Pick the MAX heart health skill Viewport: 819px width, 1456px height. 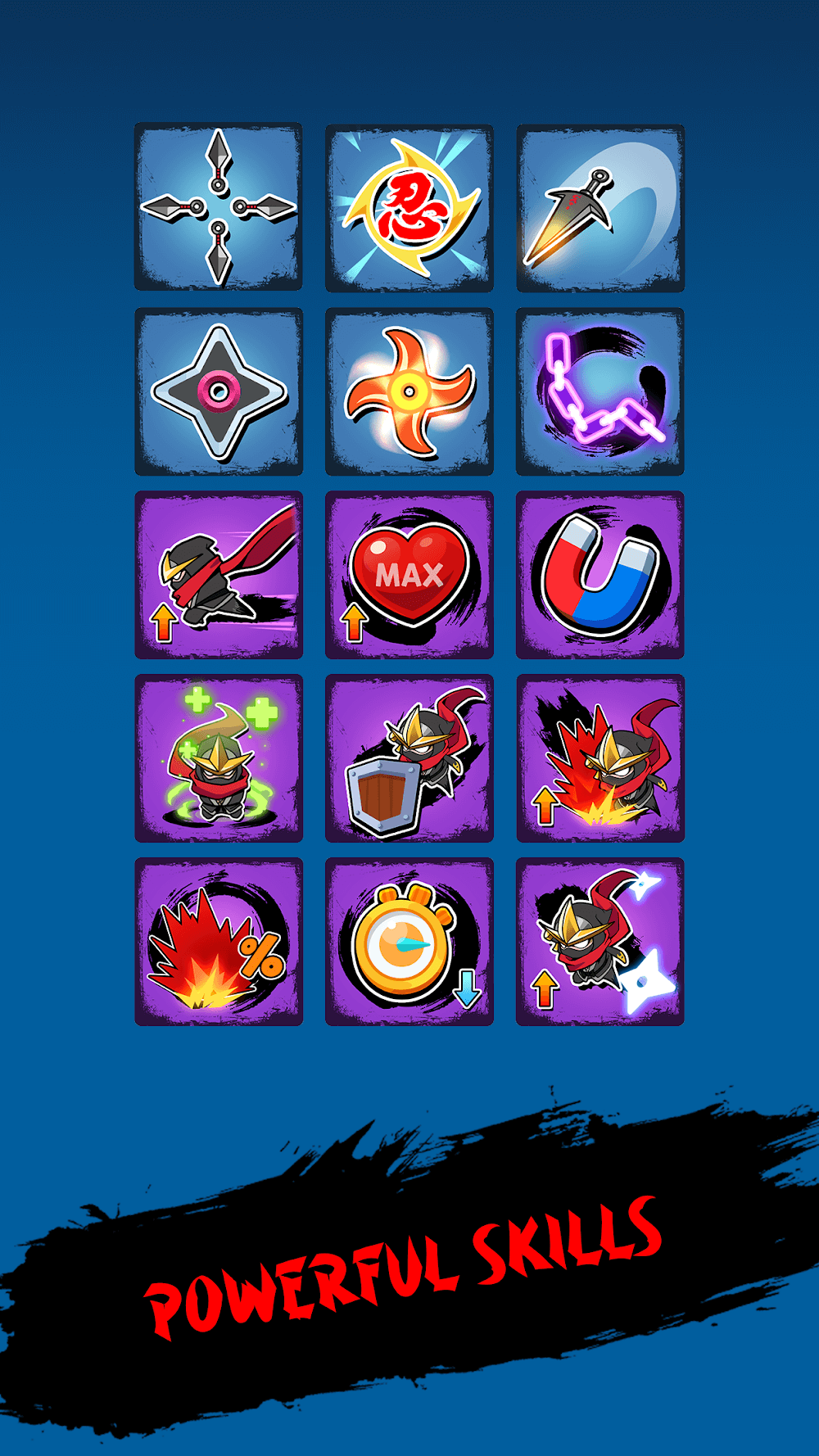(409, 575)
